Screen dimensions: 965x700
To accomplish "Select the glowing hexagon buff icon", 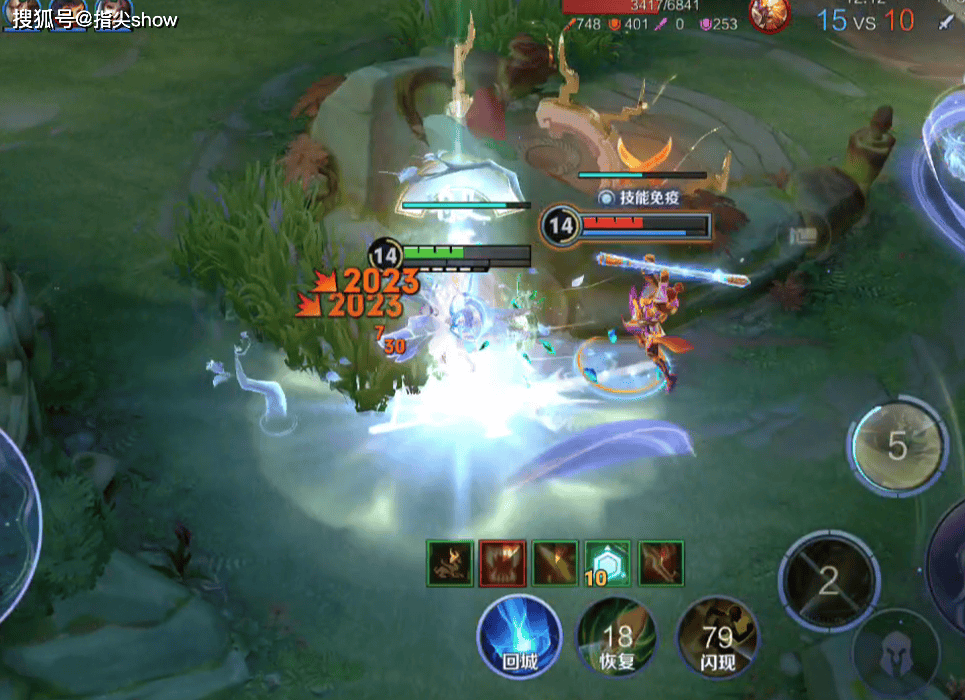I will (607, 563).
